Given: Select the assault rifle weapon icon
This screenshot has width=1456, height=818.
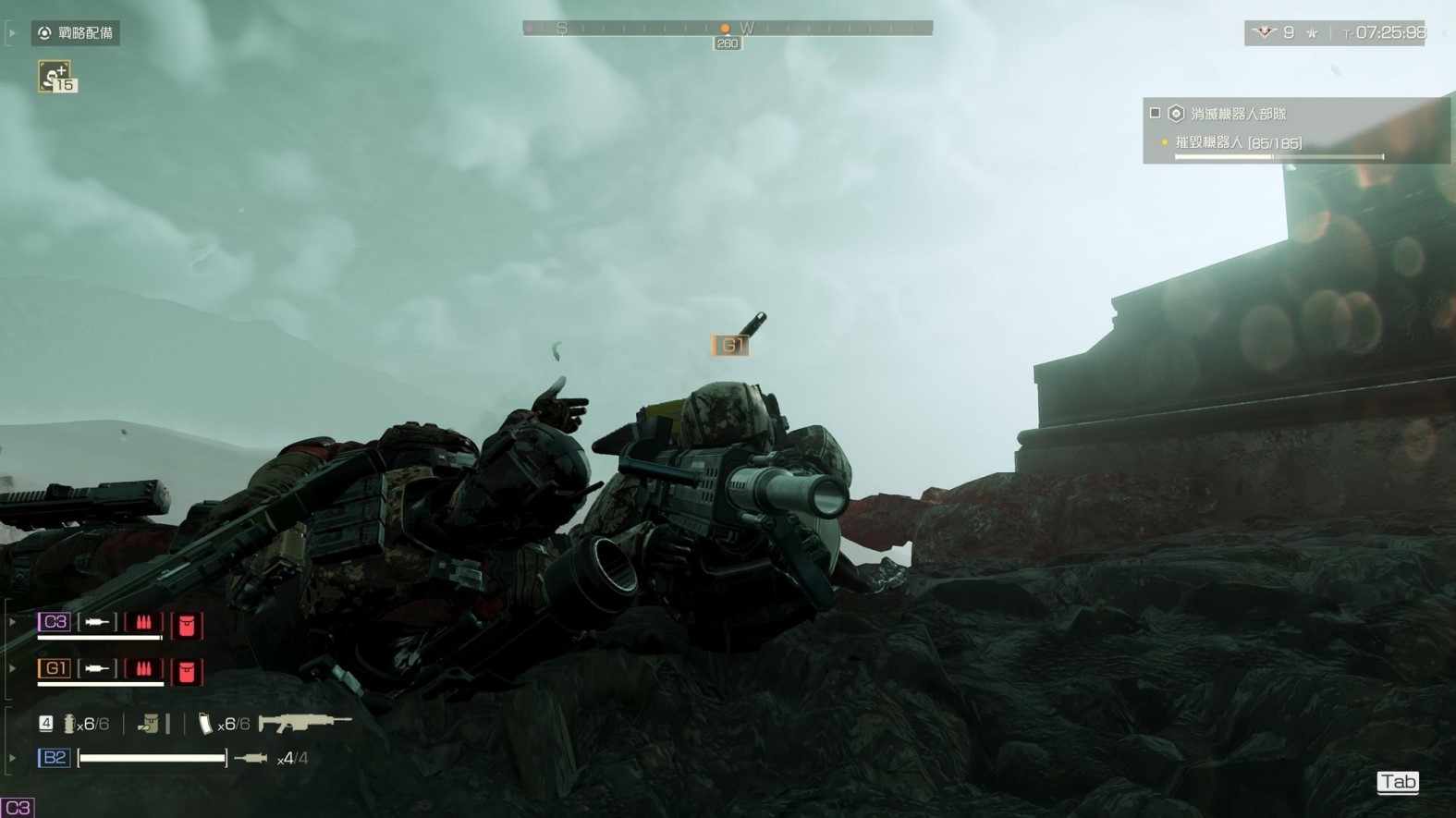Looking at the screenshot, I should point(304,722).
